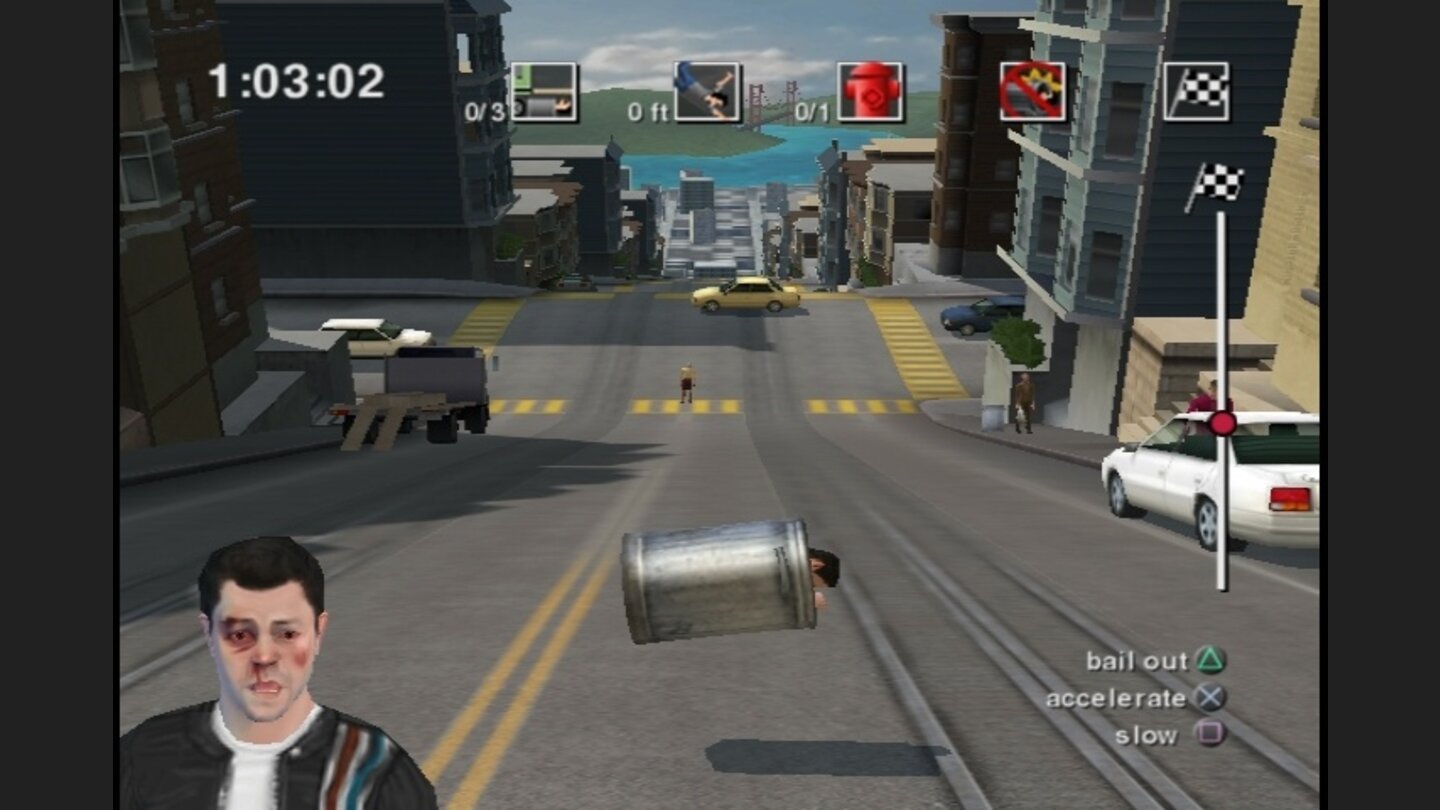Select the green triangle button icon
1440x810 pixels.
point(1211,660)
